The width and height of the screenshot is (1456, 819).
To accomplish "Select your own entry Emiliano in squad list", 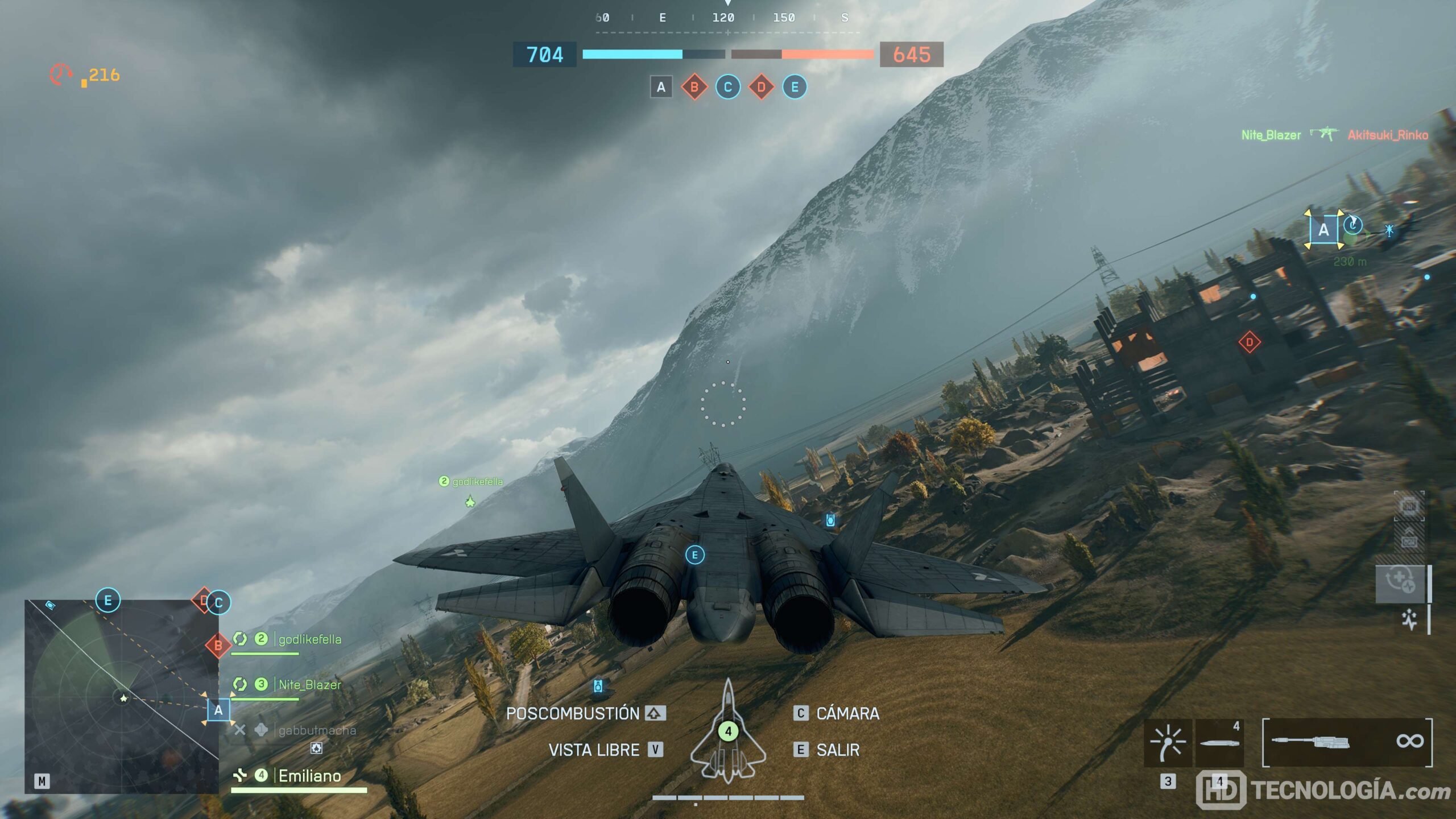I will [309, 776].
